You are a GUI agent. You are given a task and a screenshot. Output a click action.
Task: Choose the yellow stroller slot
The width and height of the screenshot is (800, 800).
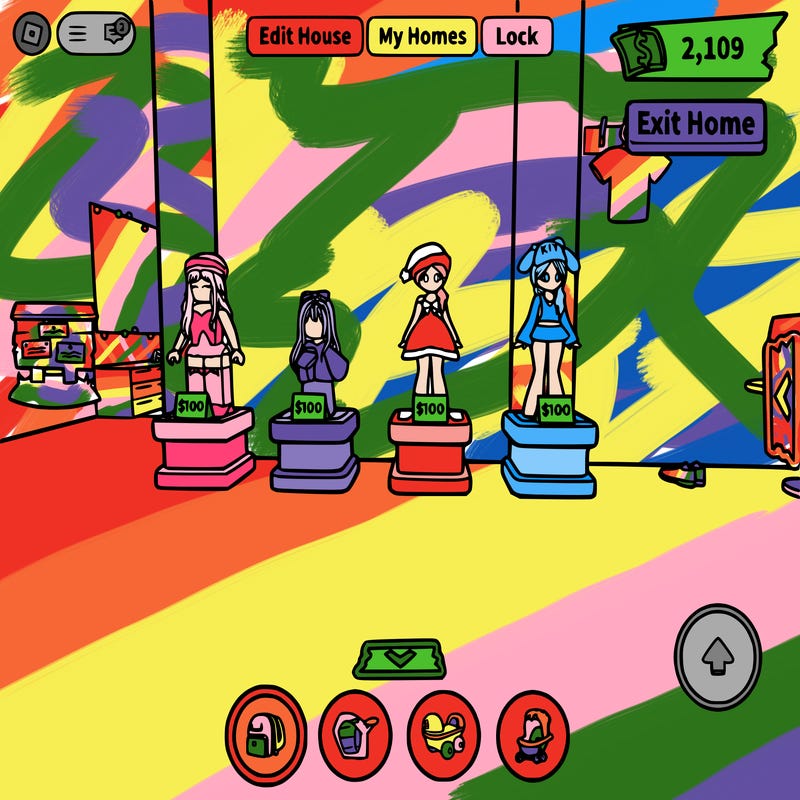(x=444, y=737)
